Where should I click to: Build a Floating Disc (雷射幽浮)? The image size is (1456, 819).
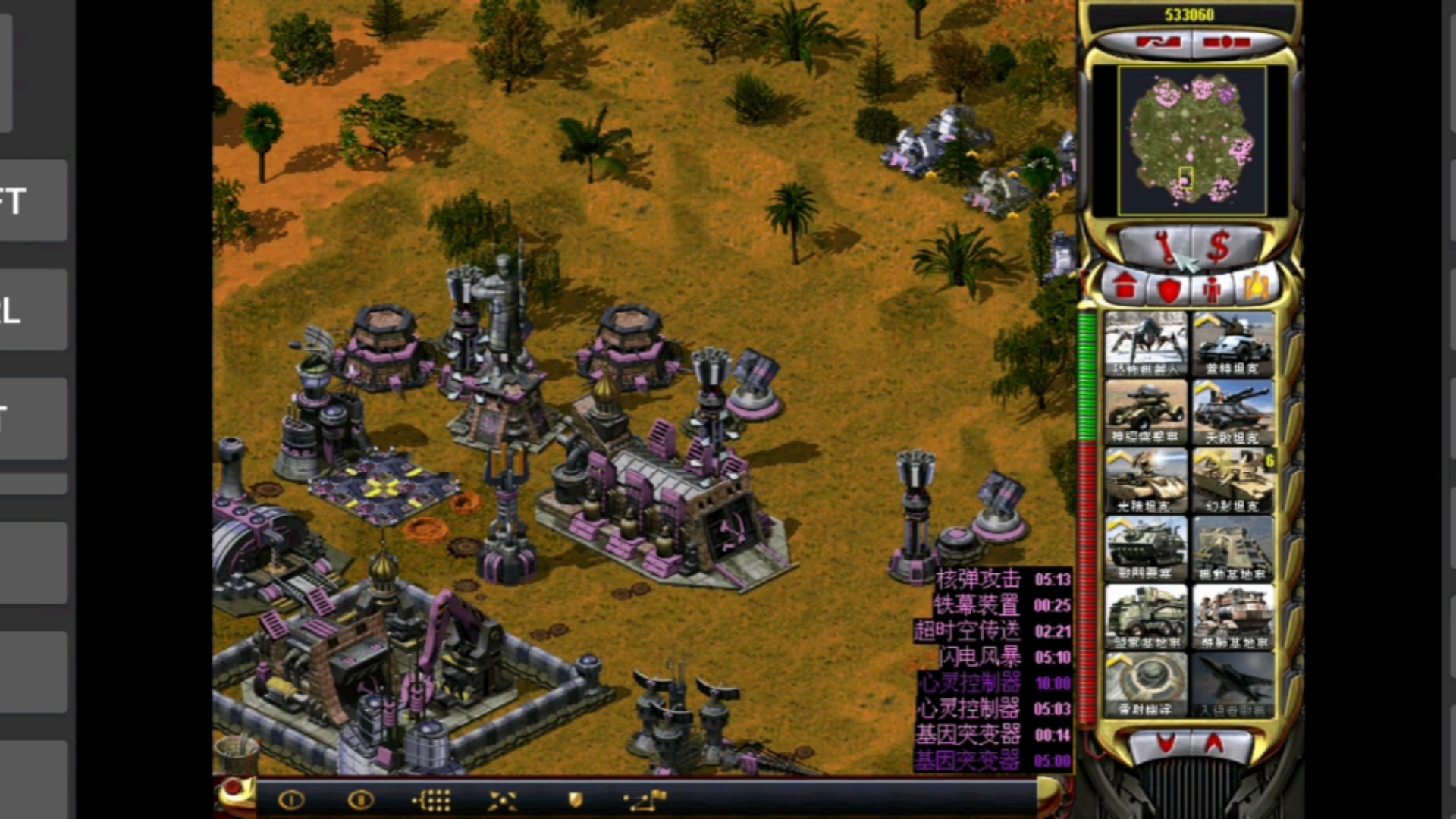coord(1146,685)
